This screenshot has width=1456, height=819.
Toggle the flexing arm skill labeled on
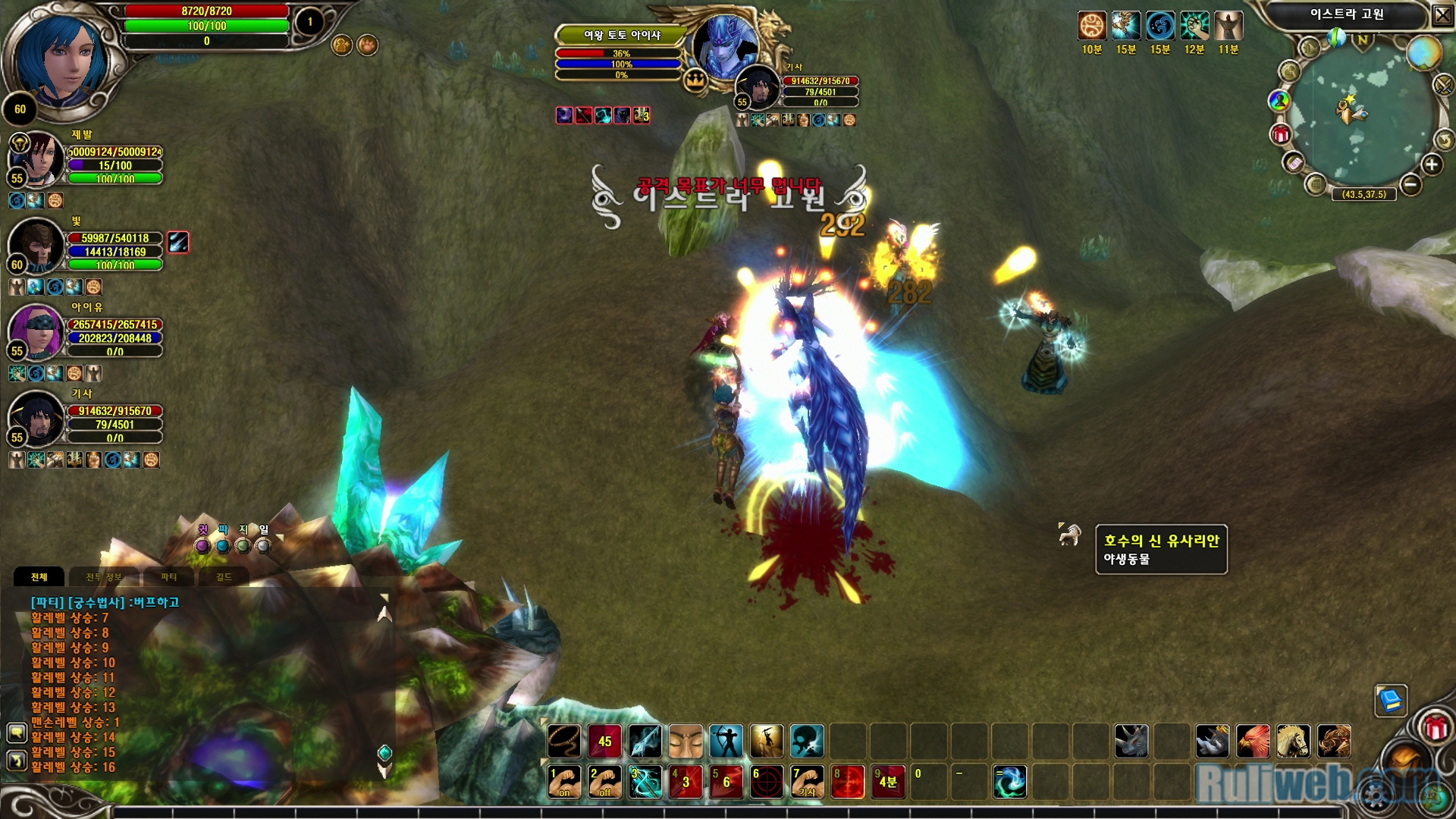pos(564,782)
